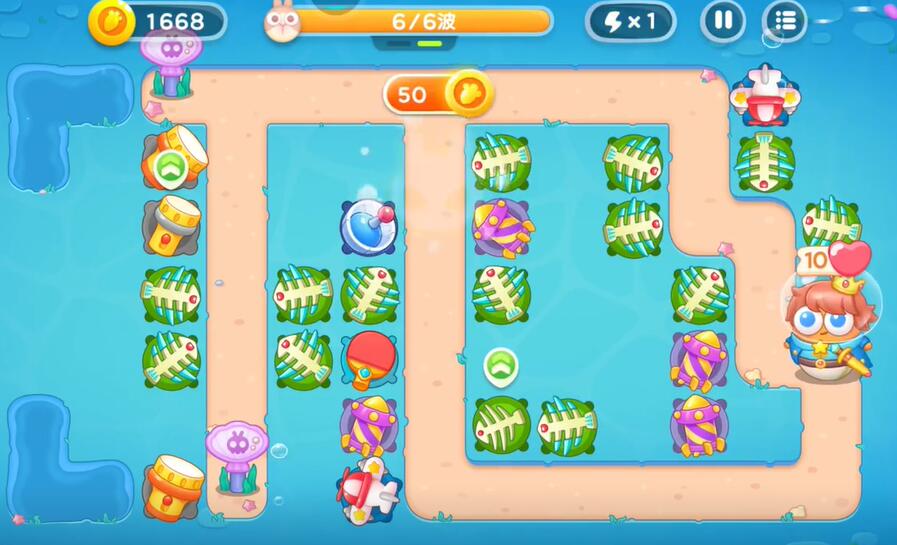Image resolution: width=897 pixels, height=545 pixels.
Task: Select the ping pong paddle tower
Action: [369, 356]
